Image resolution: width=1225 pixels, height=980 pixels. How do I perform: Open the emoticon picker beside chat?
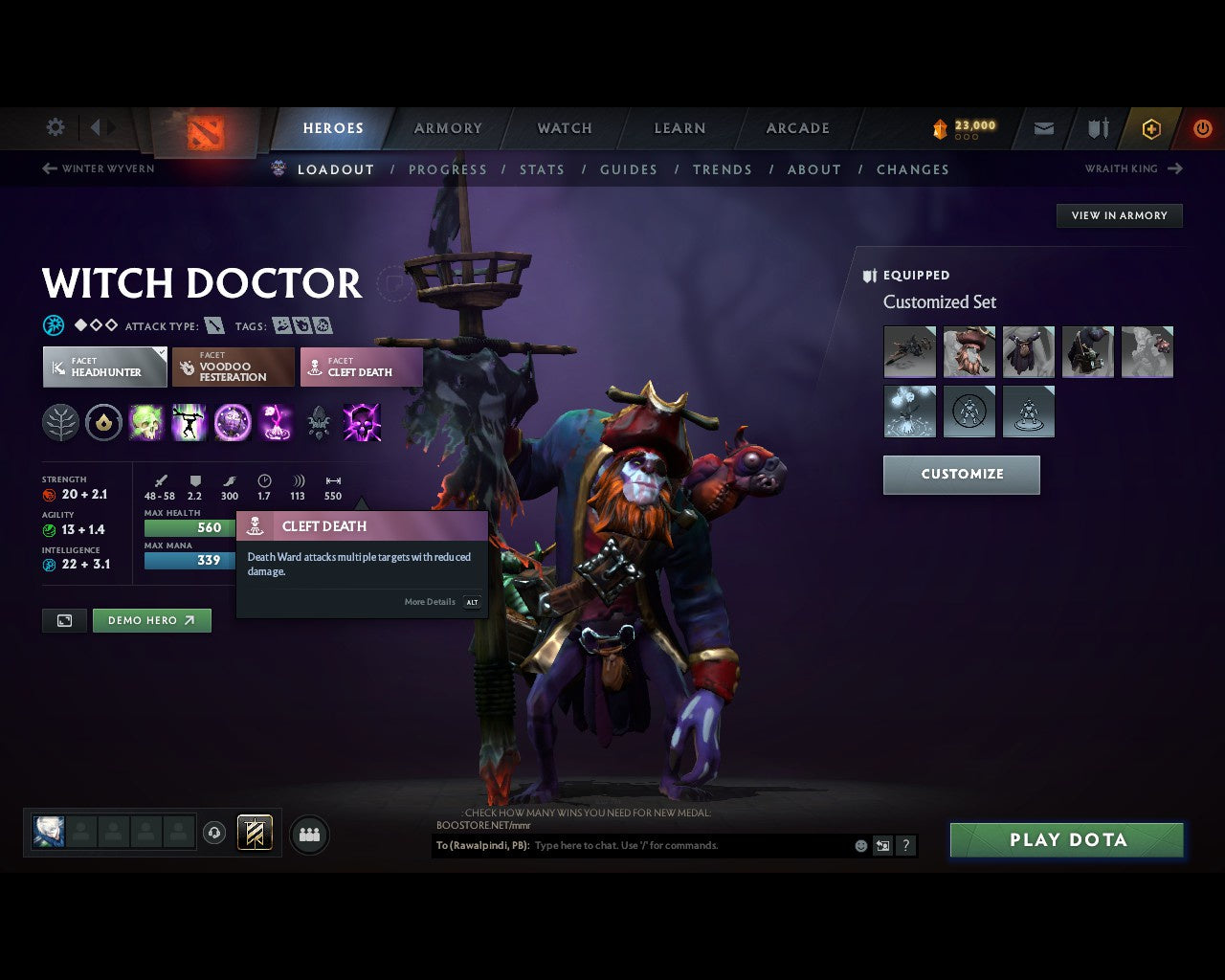859,845
